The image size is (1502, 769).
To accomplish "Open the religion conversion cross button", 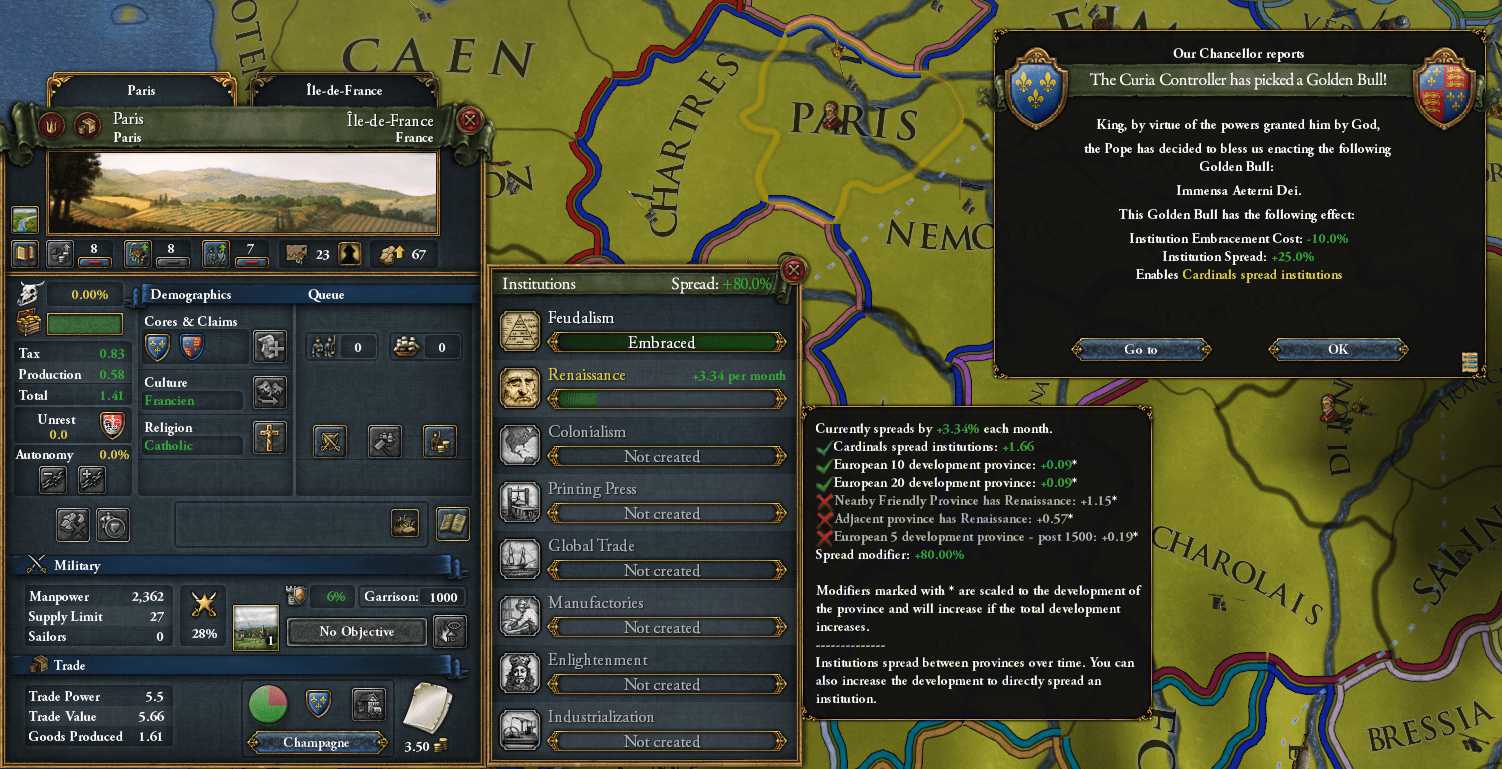I will coord(269,438).
